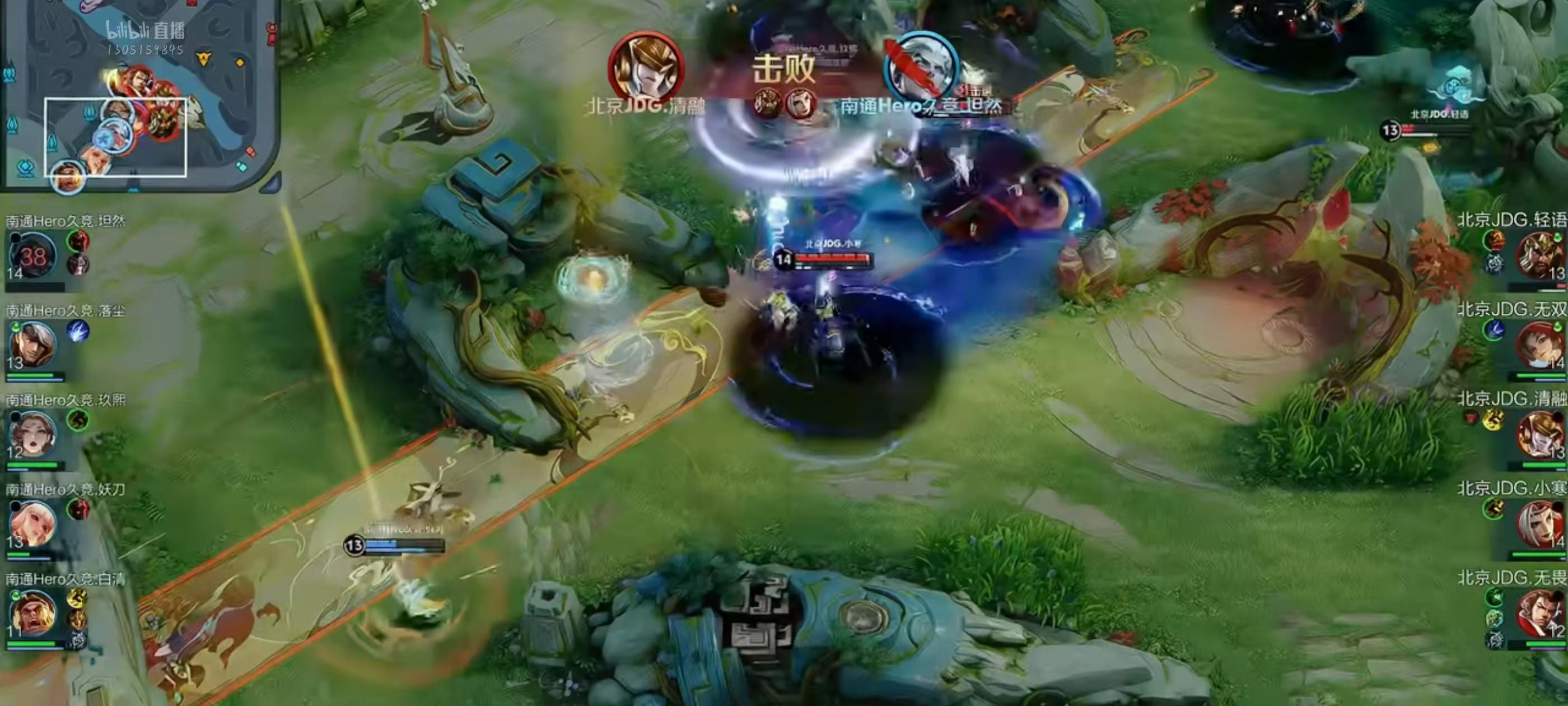Select 南通Hero久竞.白清 hero portrait

pos(33,613)
